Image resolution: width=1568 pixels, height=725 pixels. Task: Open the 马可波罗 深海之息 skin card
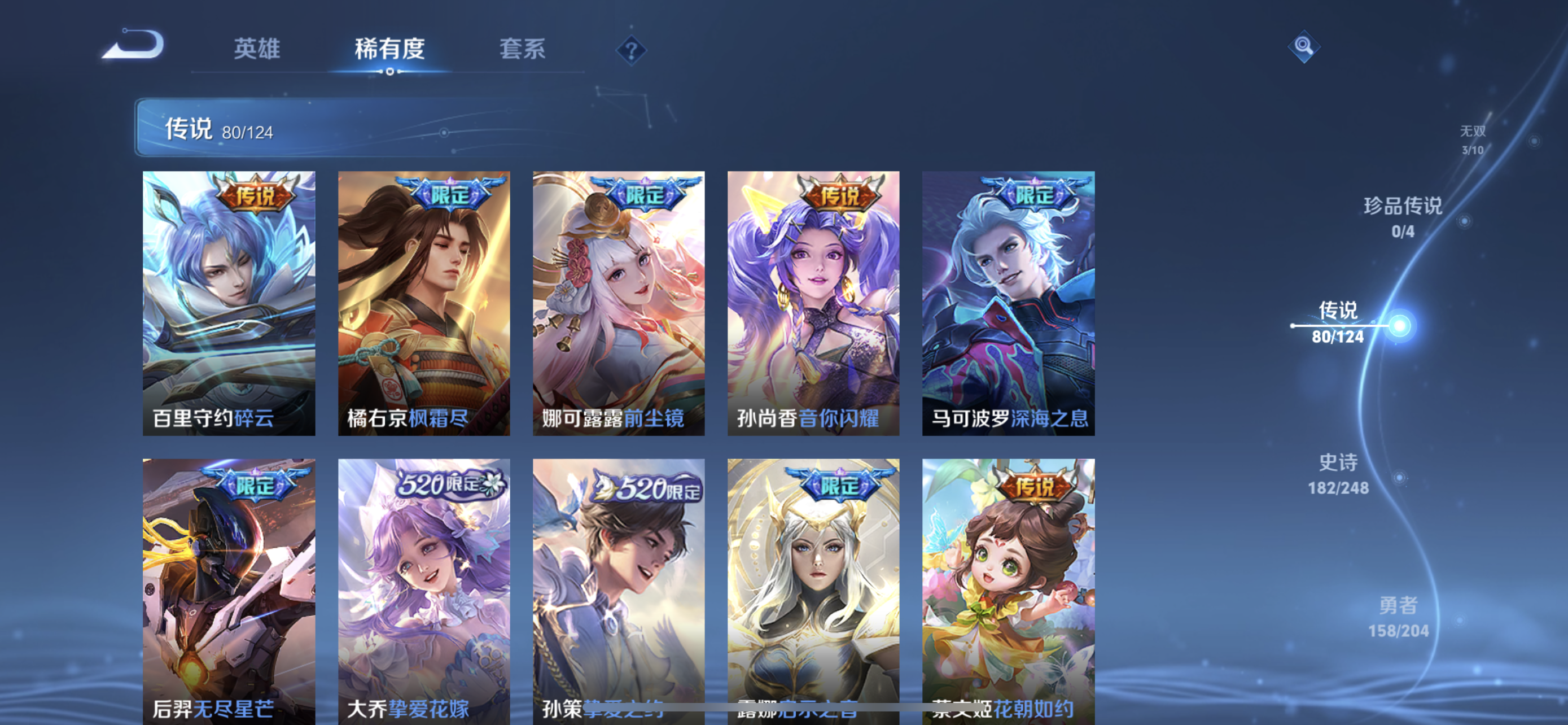click(x=1008, y=303)
